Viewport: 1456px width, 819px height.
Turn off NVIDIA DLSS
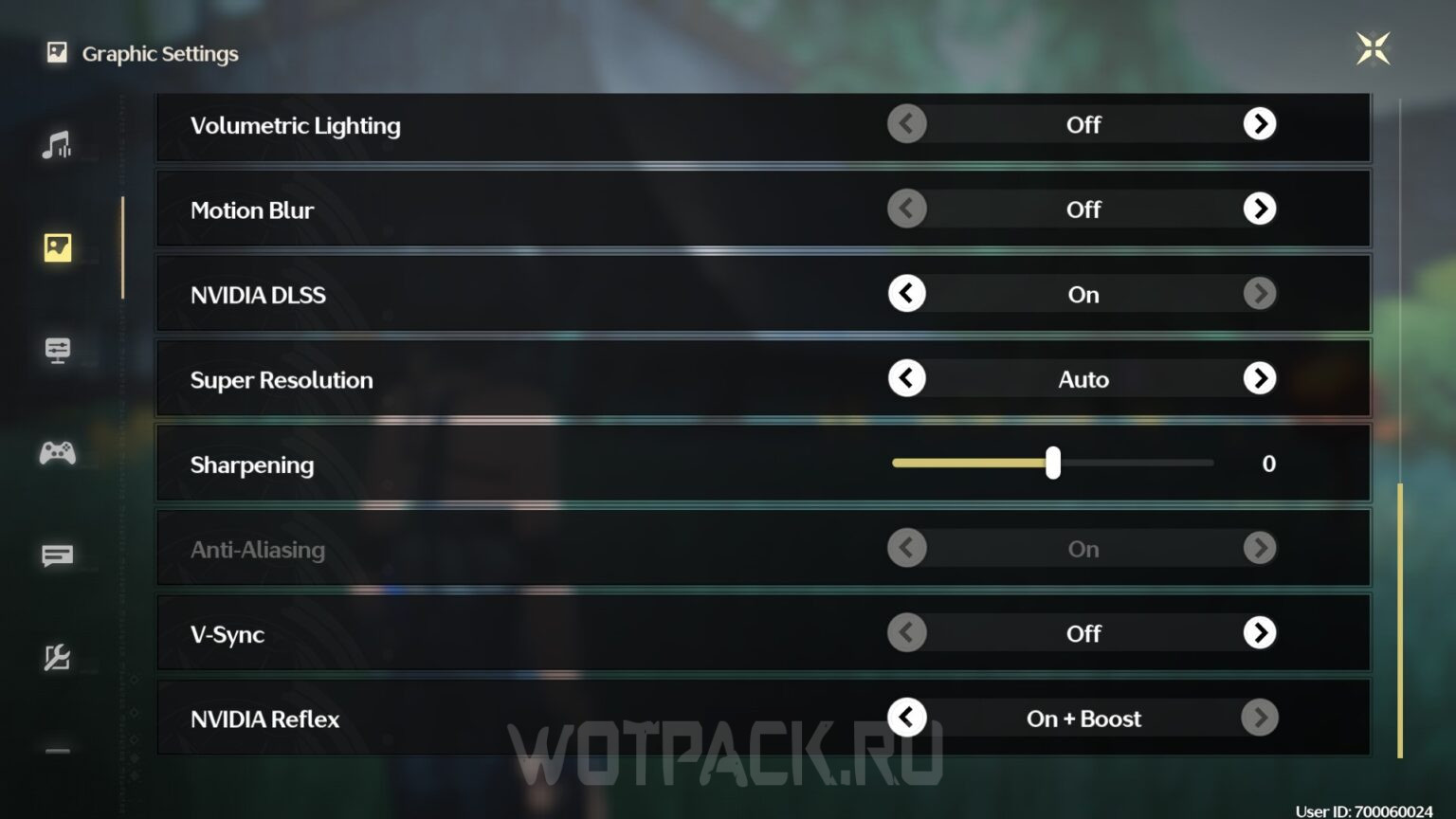point(906,294)
